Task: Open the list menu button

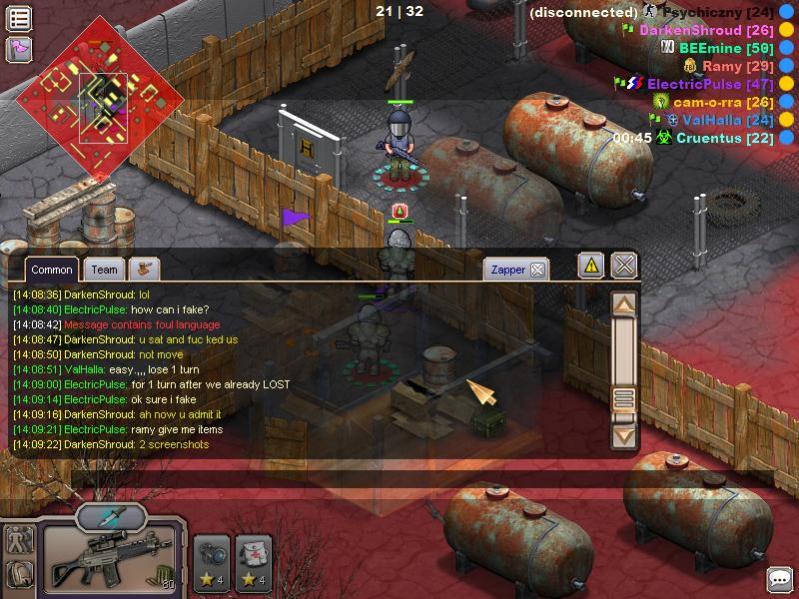Action: click(x=19, y=18)
